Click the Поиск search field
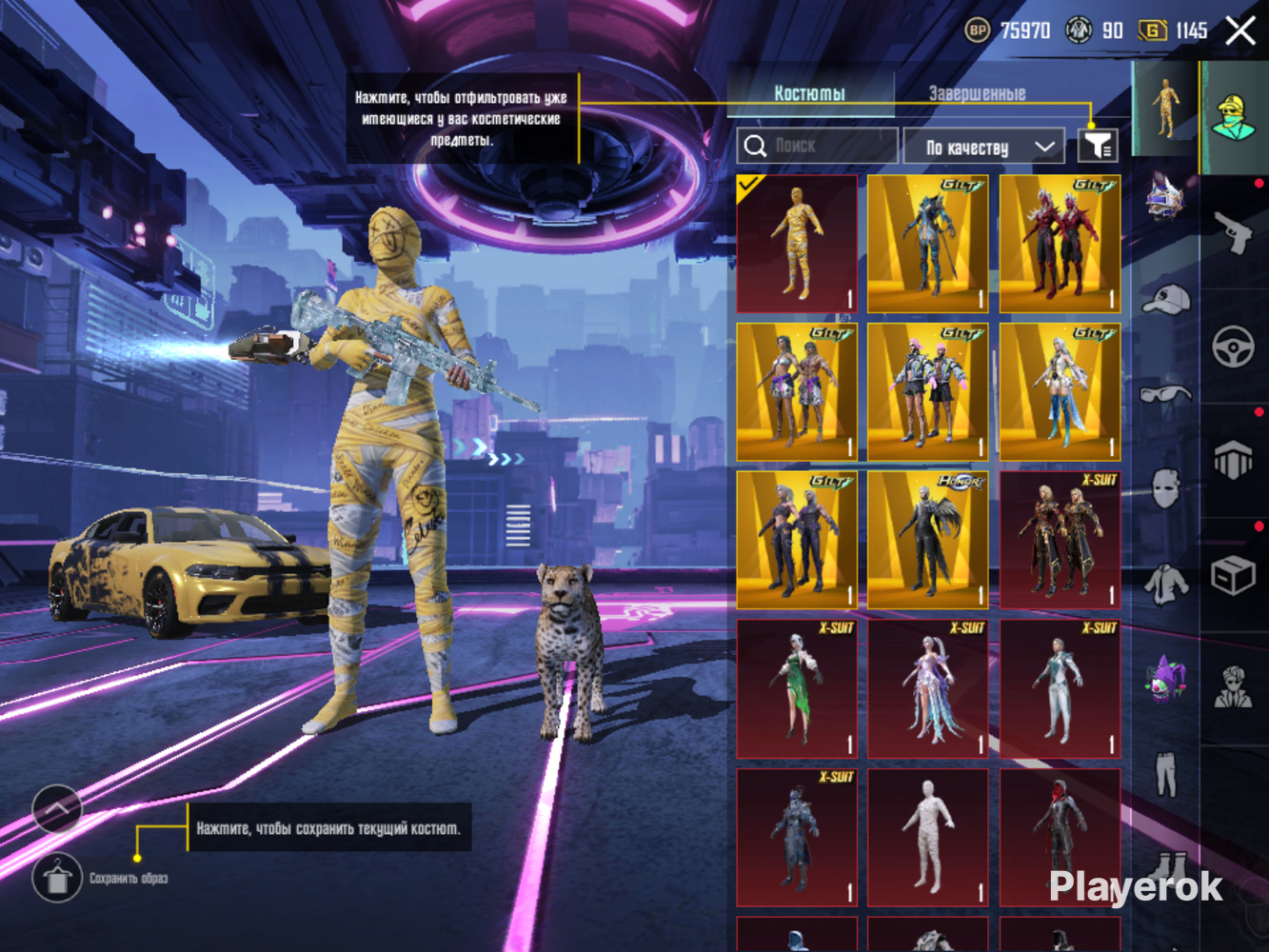 click(x=817, y=146)
